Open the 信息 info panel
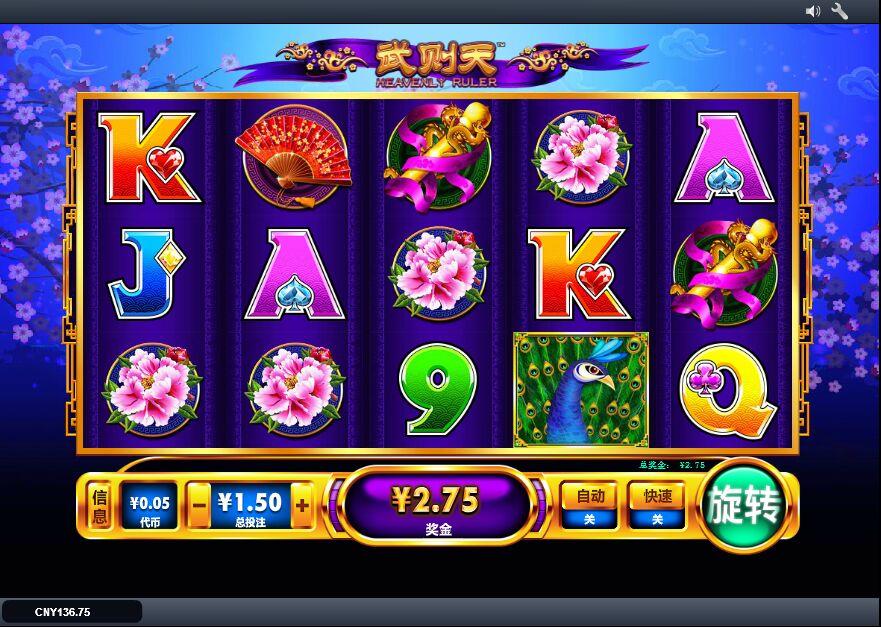The image size is (881, 627). (99, 506)
